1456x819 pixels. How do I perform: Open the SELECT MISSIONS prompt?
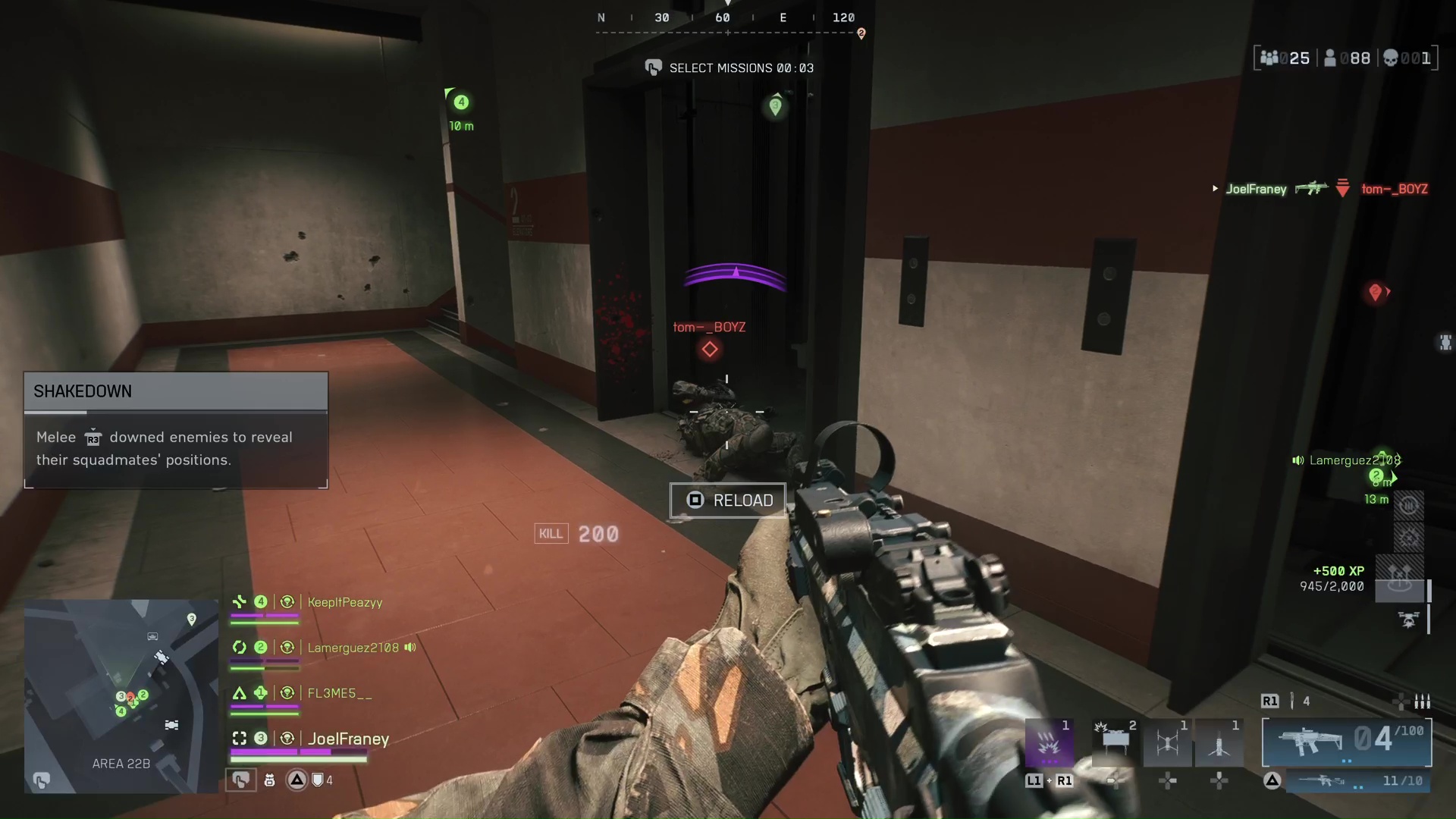pos(728,67)
